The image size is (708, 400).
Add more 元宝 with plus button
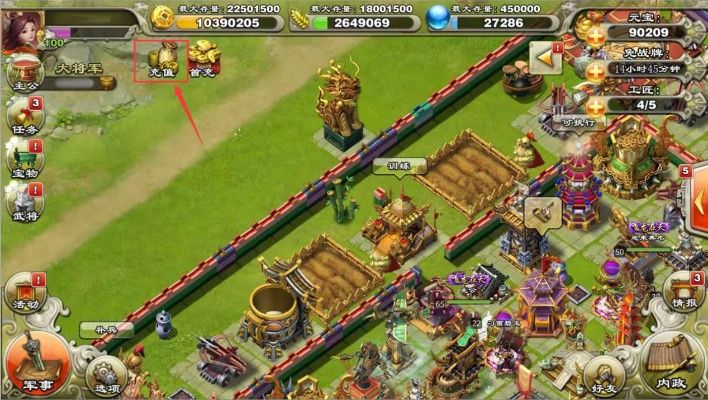[594, 34]
